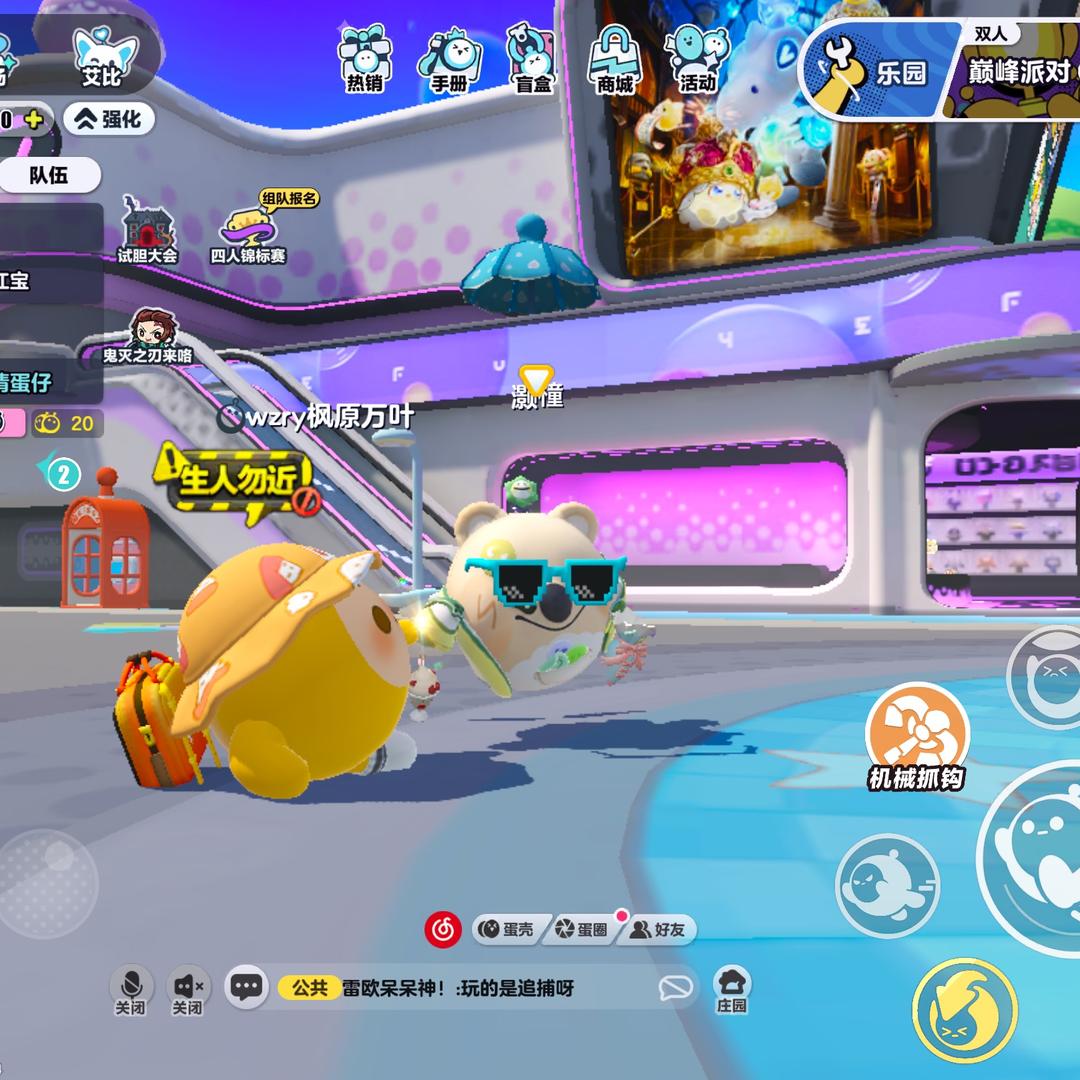Open the 蛋圈 community tab

pos(582,930)
